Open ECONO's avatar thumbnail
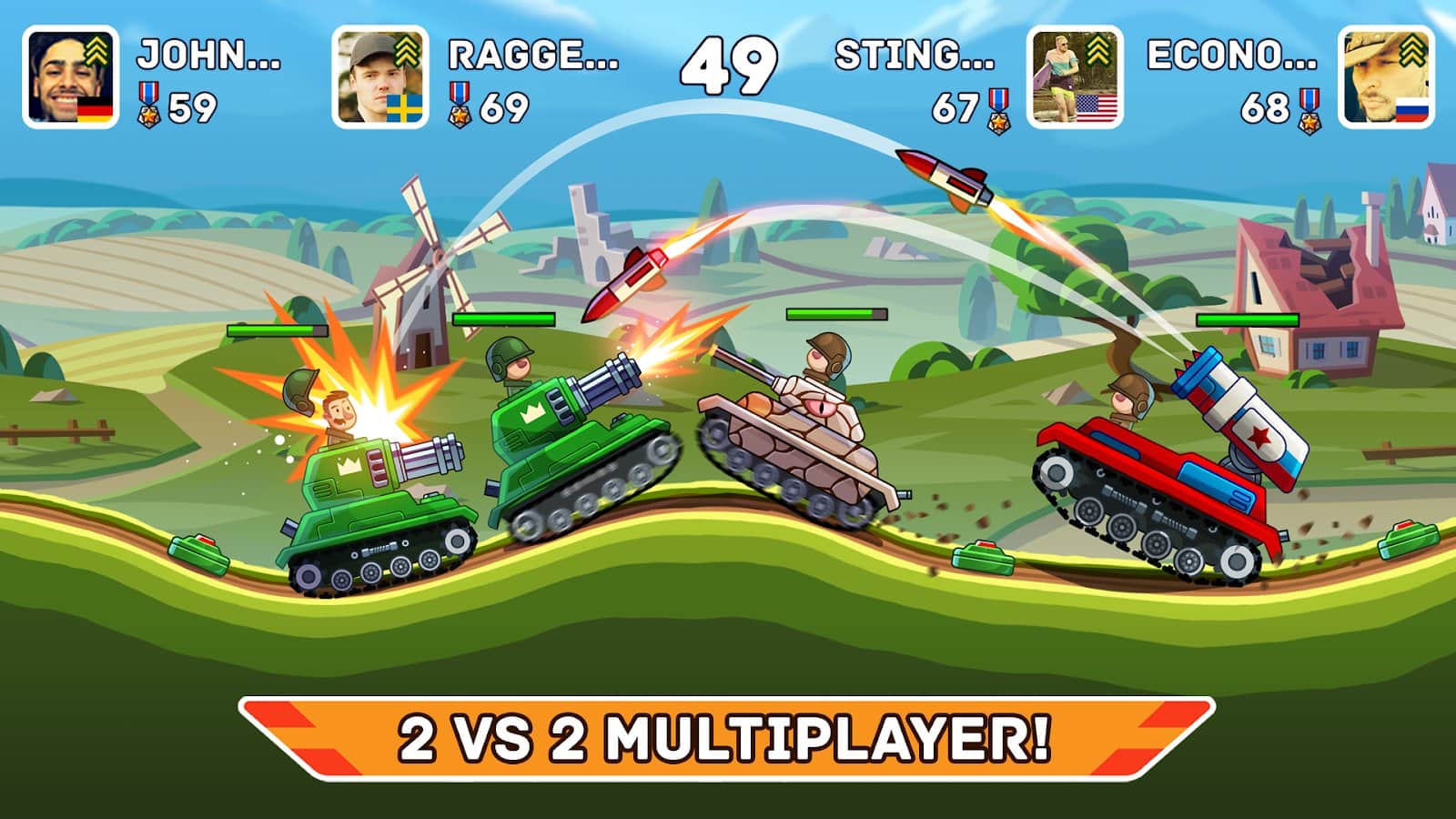Screen dimensions: 1456x819 [1388, 77]
